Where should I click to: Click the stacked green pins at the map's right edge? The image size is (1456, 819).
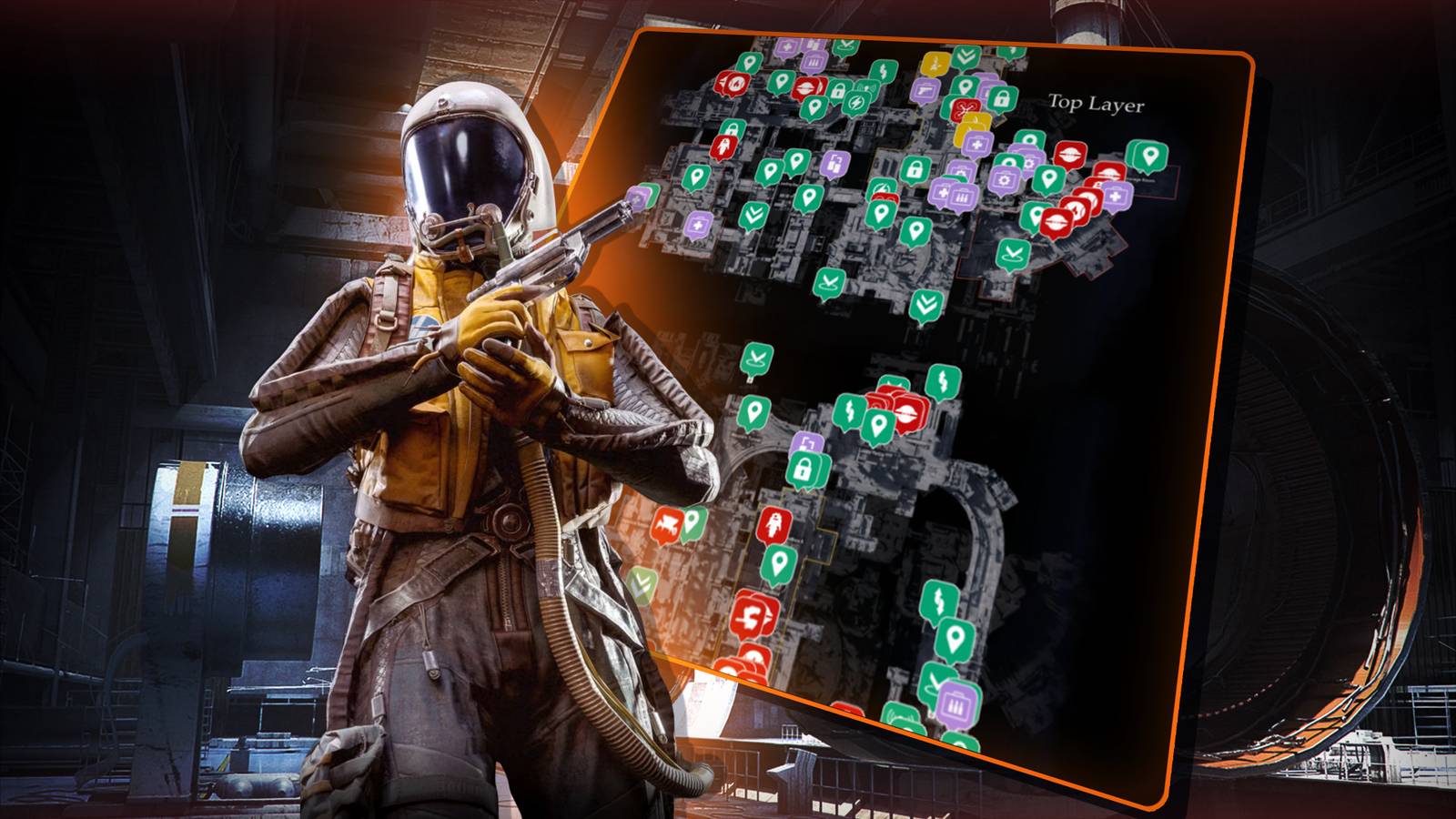(x=1147, y=157)
